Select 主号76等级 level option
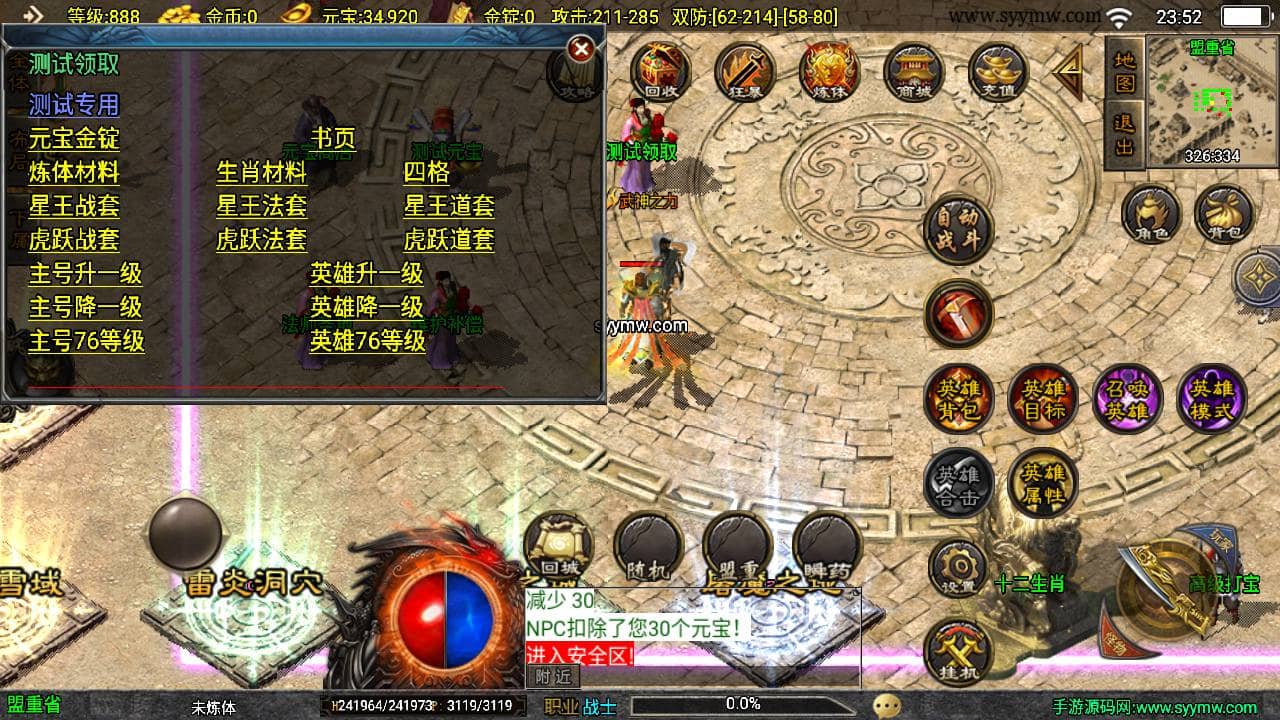1280x720 pixels. click(x=87, y=341)
